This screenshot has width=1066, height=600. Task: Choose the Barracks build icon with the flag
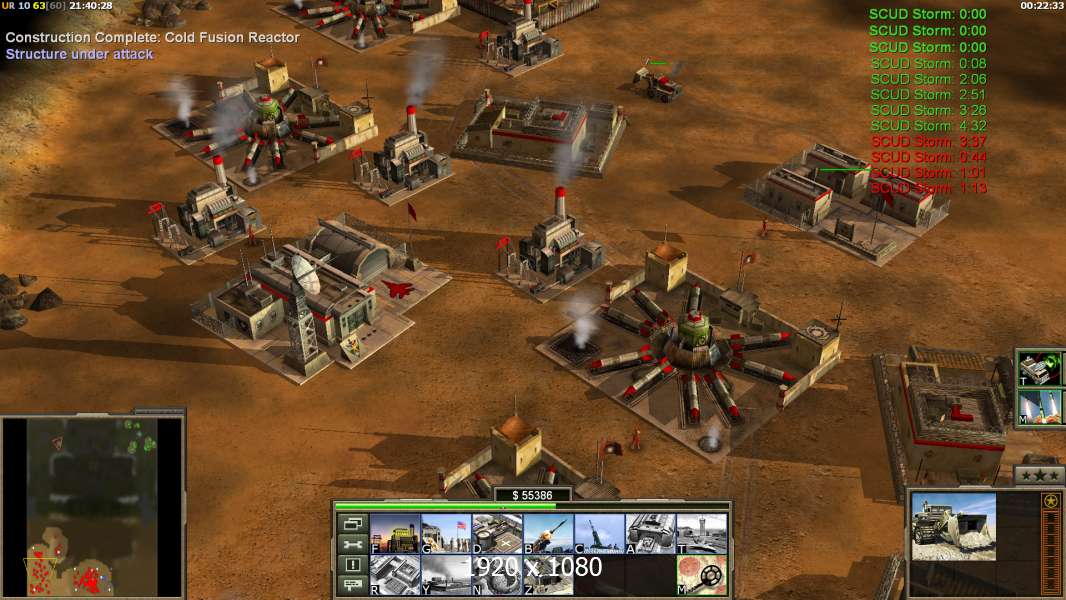[445, 534]
